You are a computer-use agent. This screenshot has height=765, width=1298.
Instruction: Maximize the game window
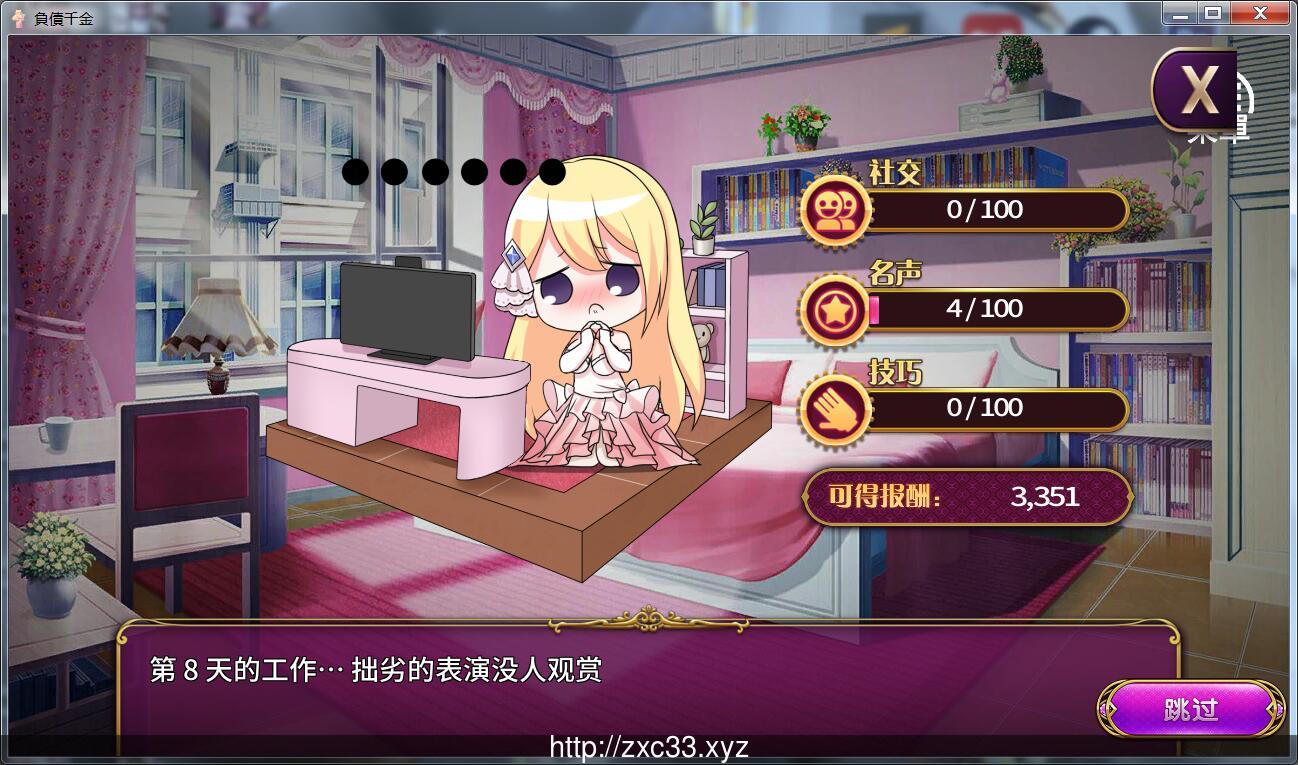1213,13
